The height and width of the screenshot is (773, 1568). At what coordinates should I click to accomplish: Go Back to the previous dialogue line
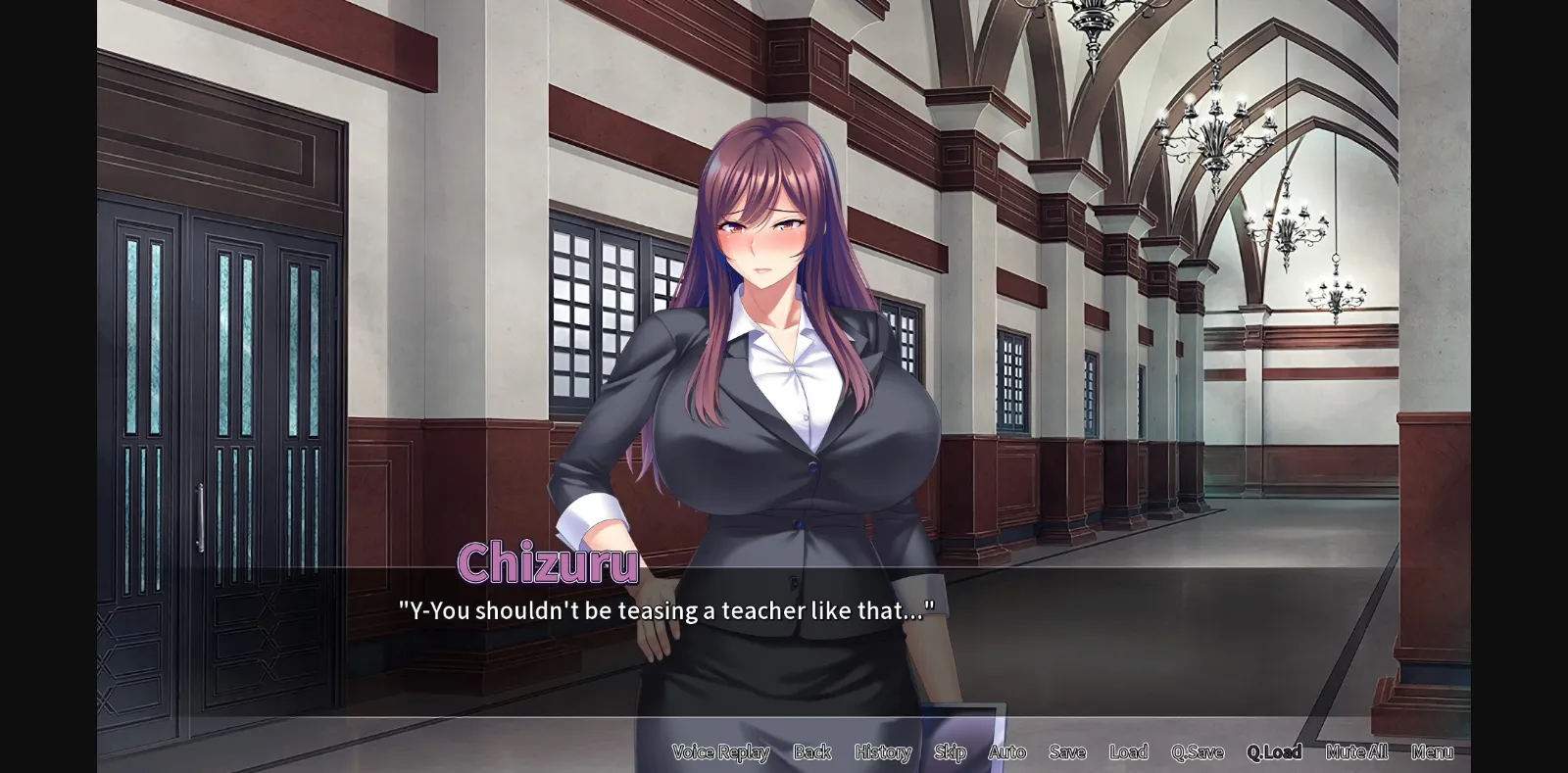coord(811,752)
